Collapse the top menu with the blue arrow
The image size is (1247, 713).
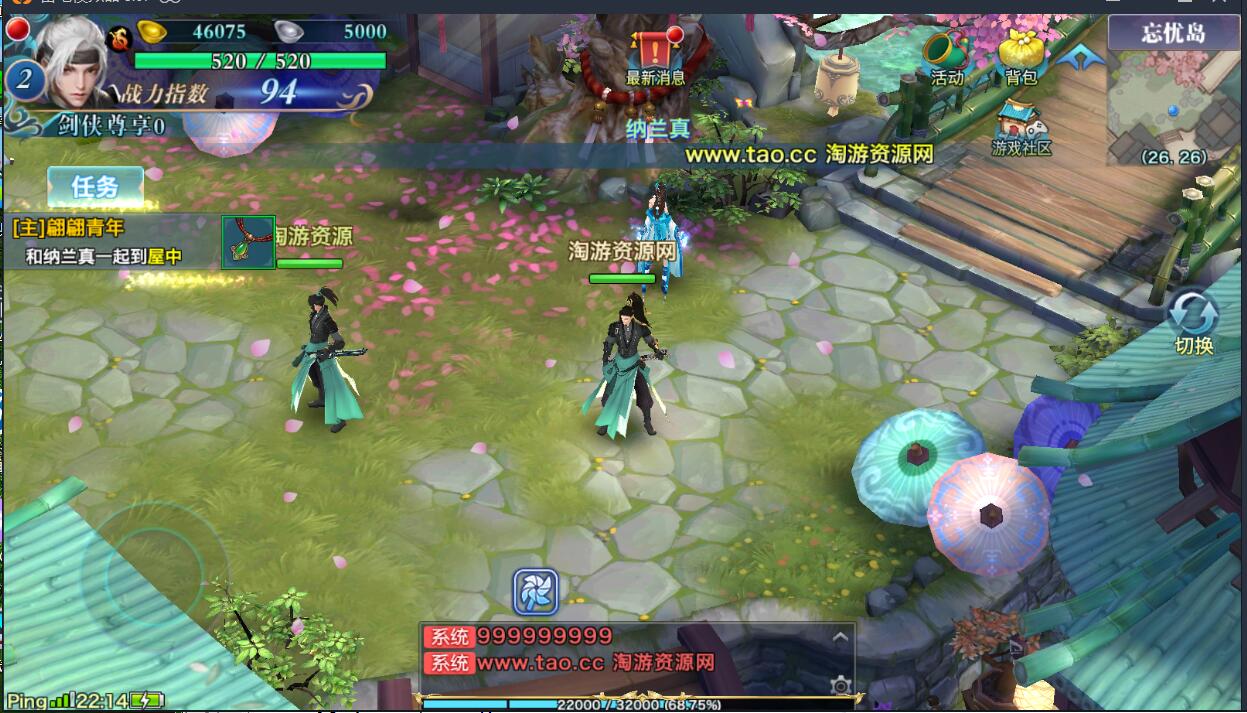[x=1080, y=58]
